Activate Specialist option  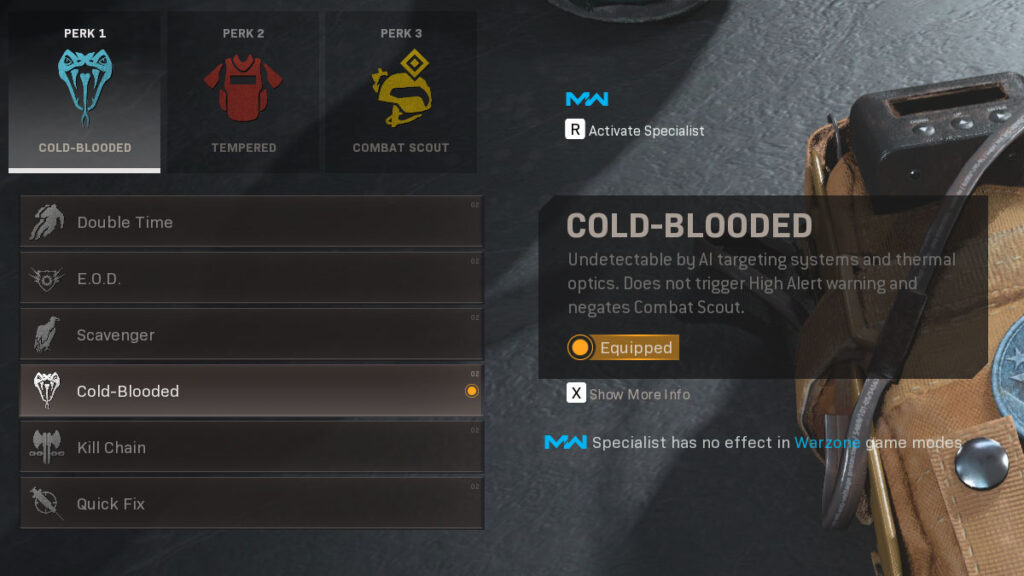click(635, 130)
